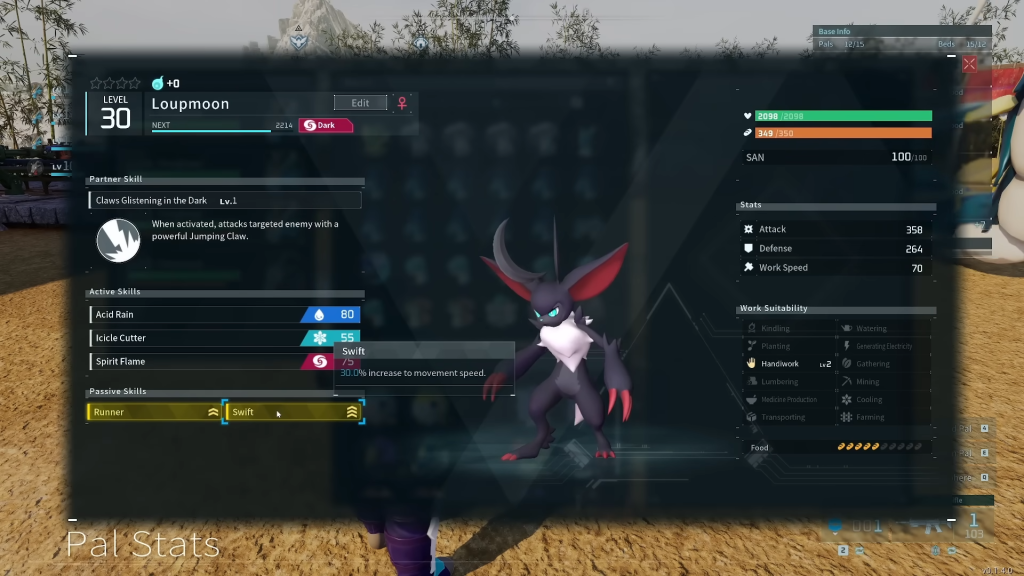Click the Dark element type tag
This screenshot has width=1024, height=576.
[326, 125]
